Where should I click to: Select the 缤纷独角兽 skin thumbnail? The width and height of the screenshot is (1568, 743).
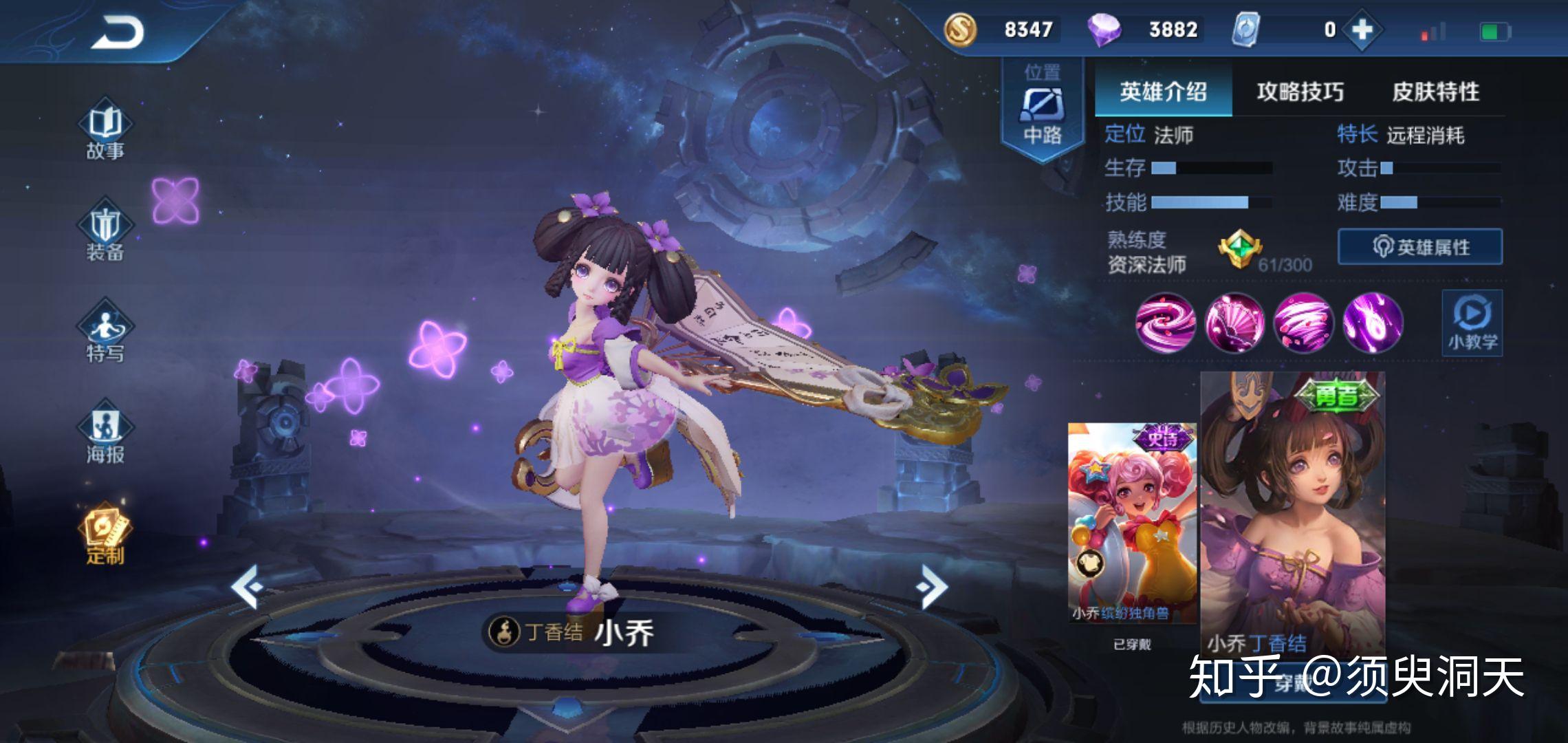pyautogui.click(x=1131, y=523)
